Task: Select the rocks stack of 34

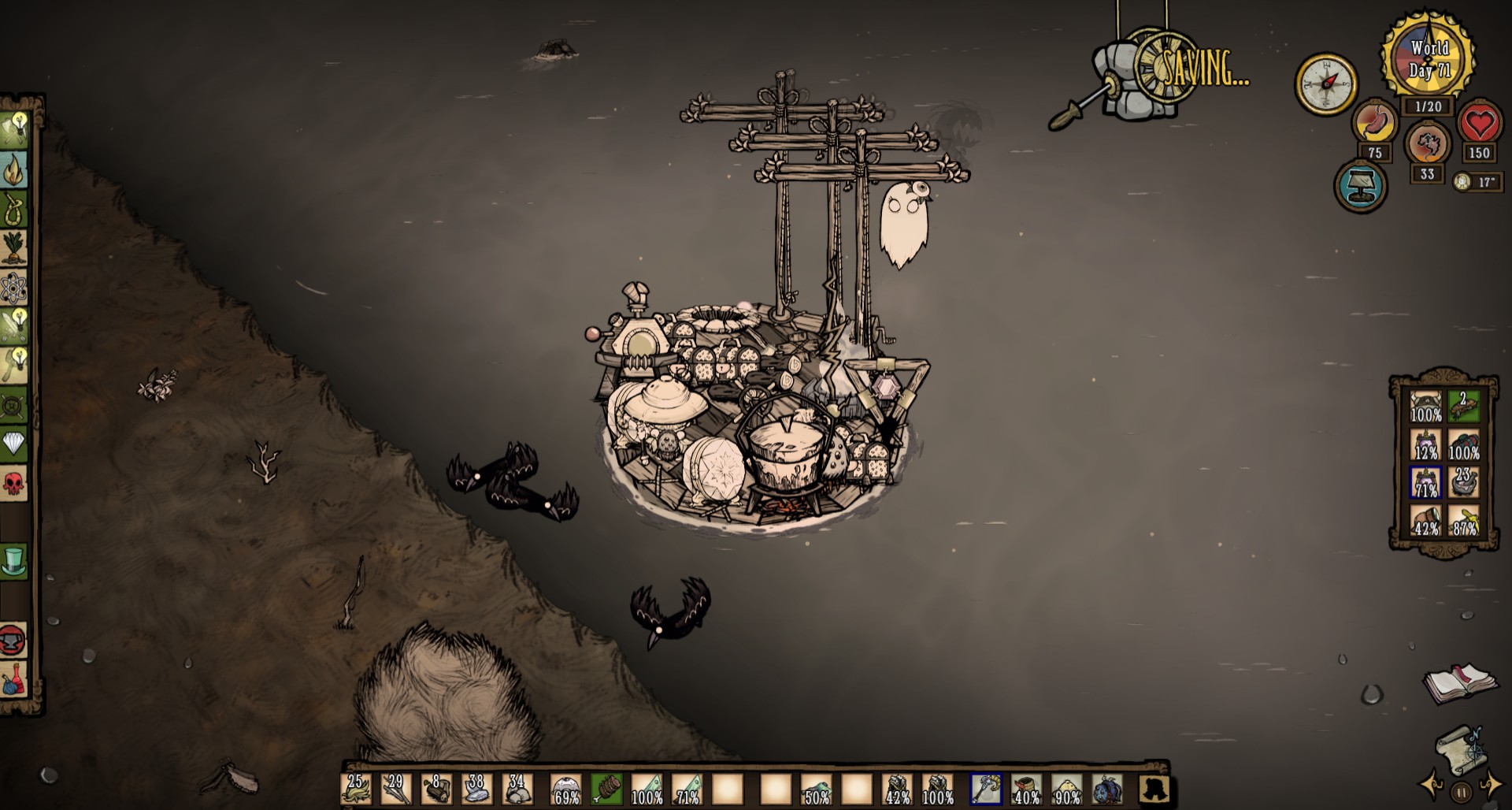Action: click(517, 788)
